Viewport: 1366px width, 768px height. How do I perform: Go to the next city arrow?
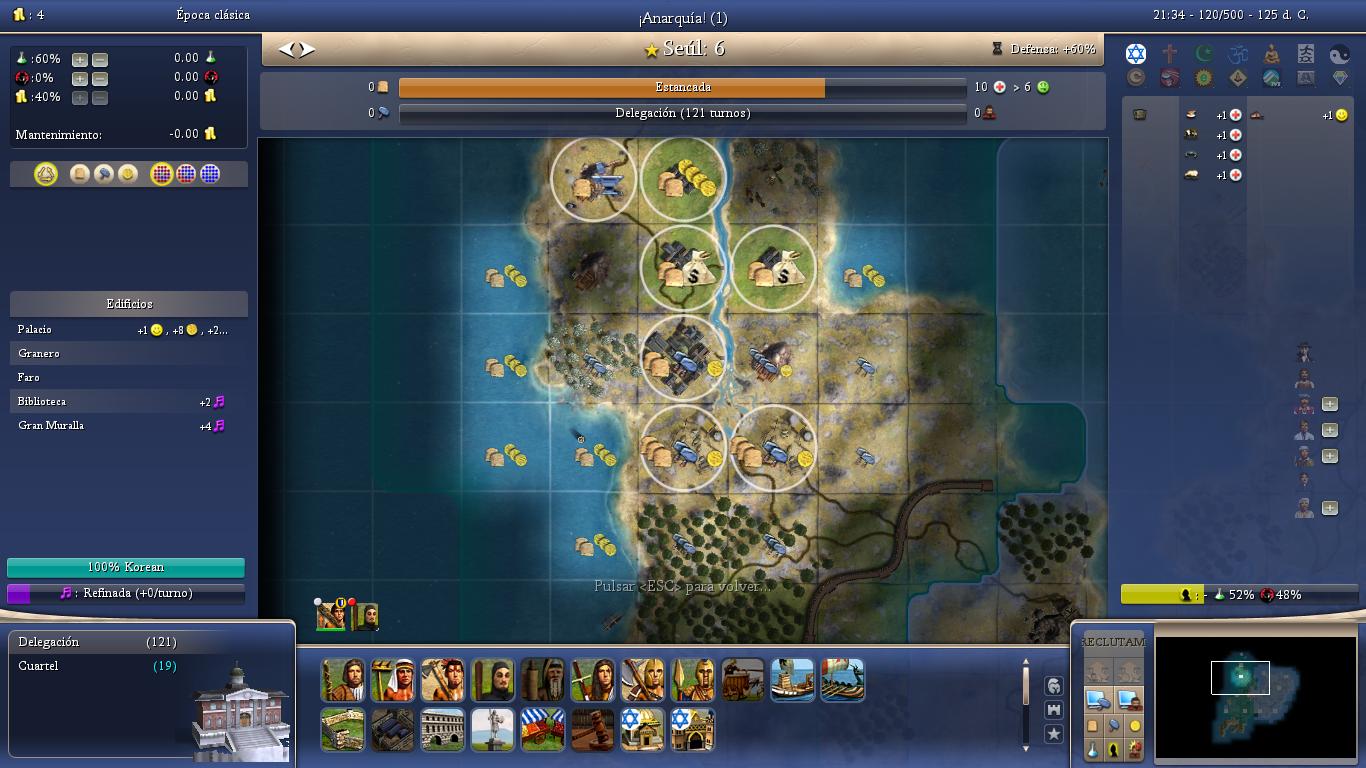pyautogui.click(x=307, y=49)
